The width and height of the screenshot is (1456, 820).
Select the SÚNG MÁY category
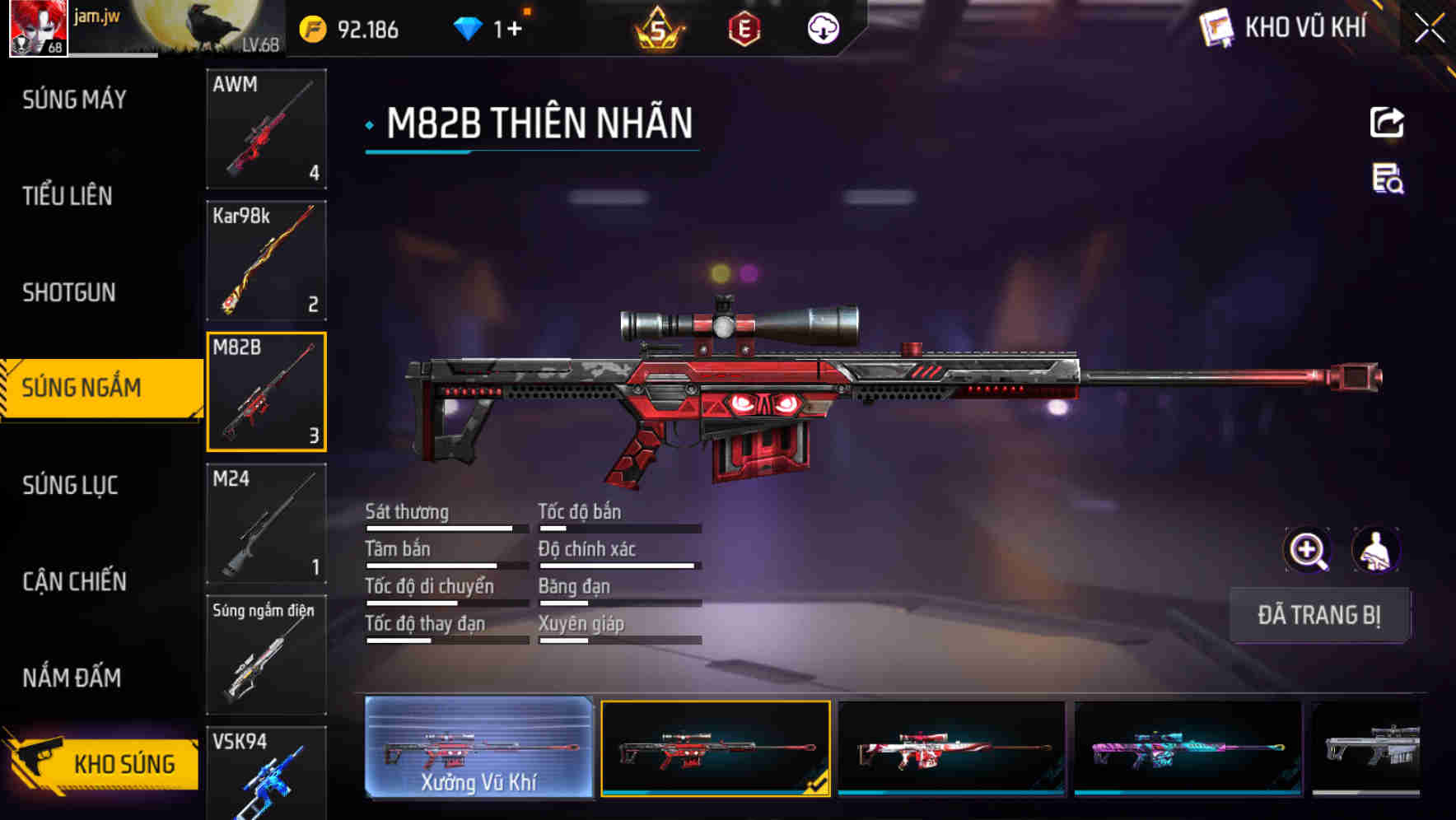(72, 99)
